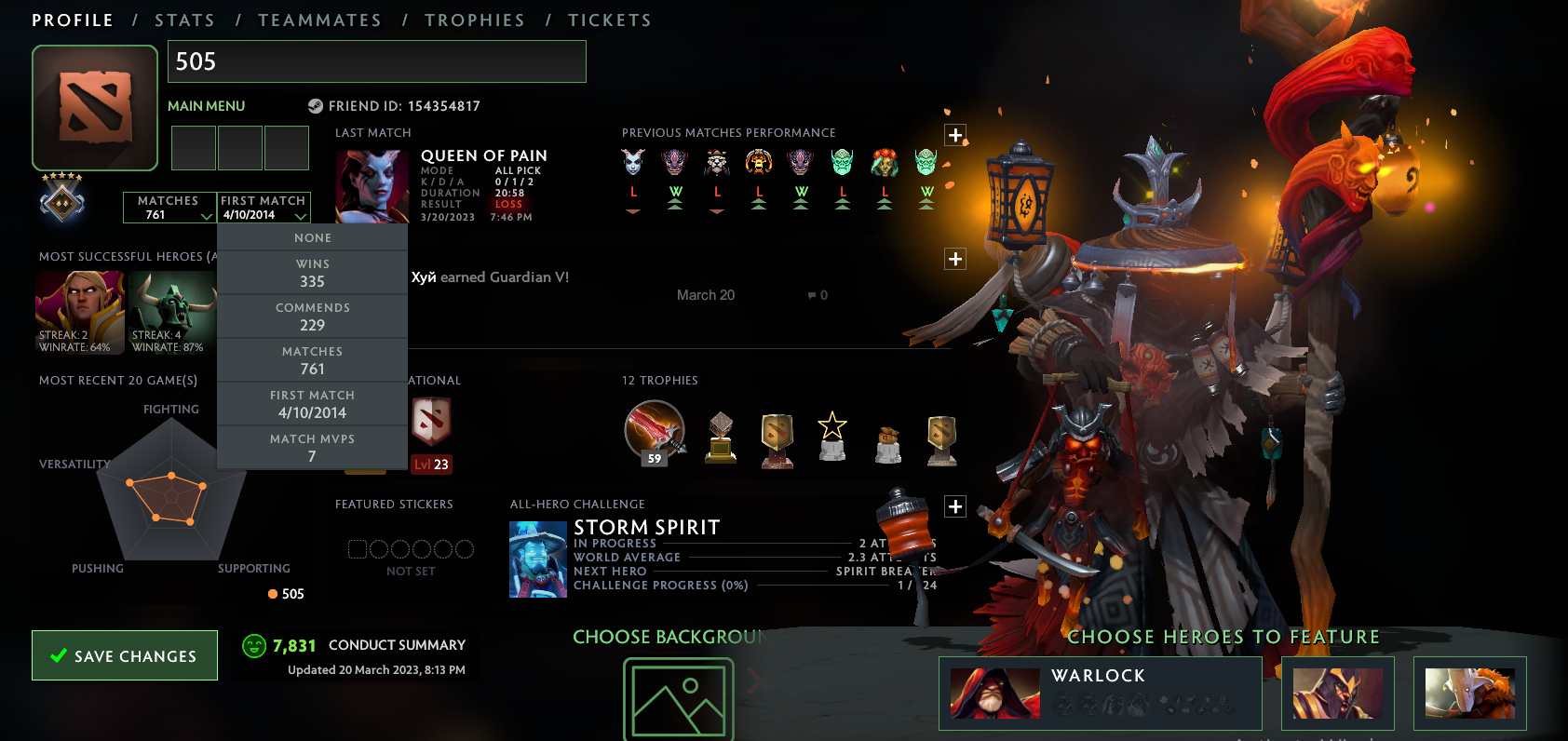The width and height of the screenshot is (1568, 741).
Task: Open the TROPHIES tab
Action: coord(476,19)
